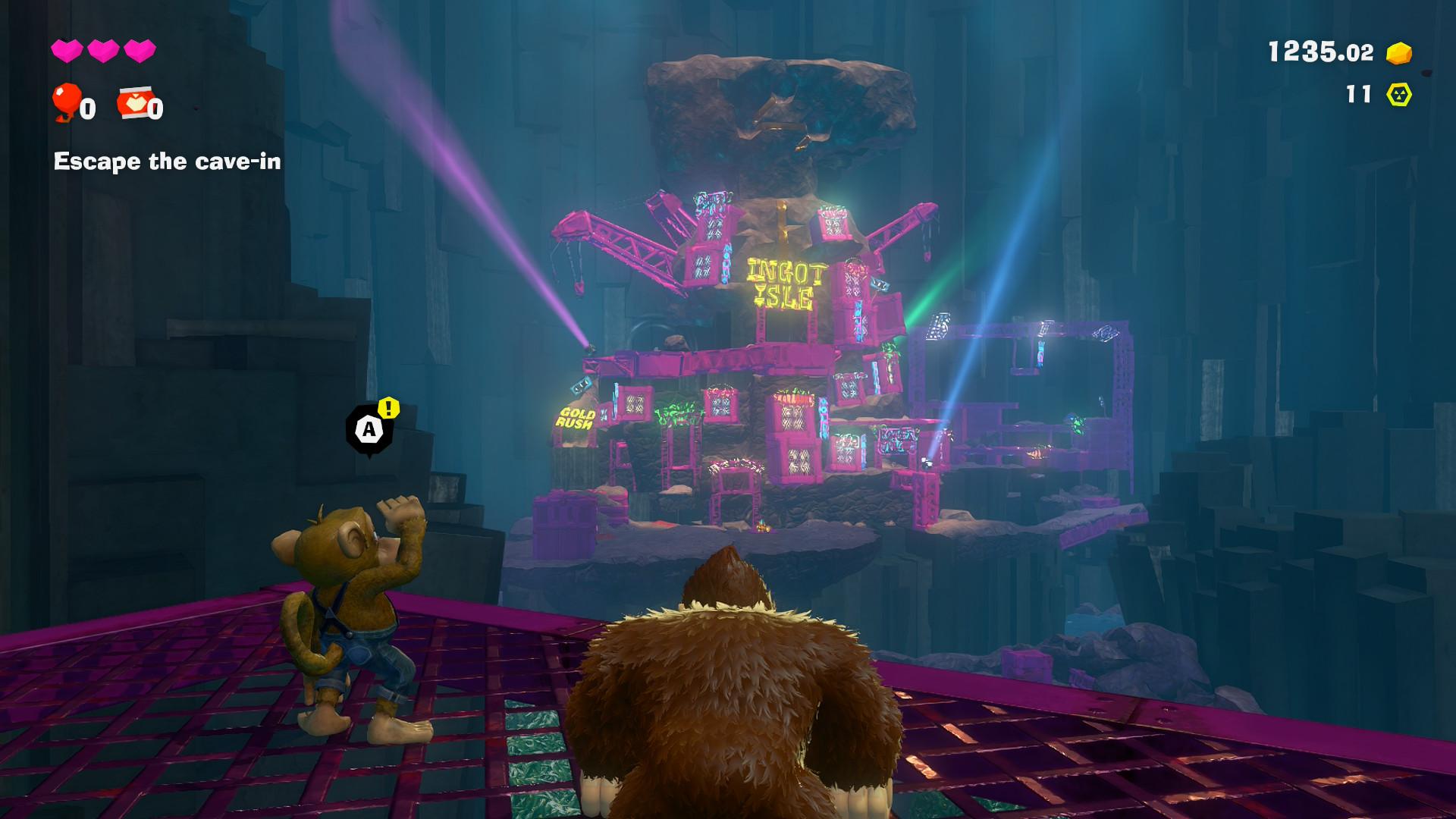
Task: Click the red balloon item icon
Action: point(67,102)
